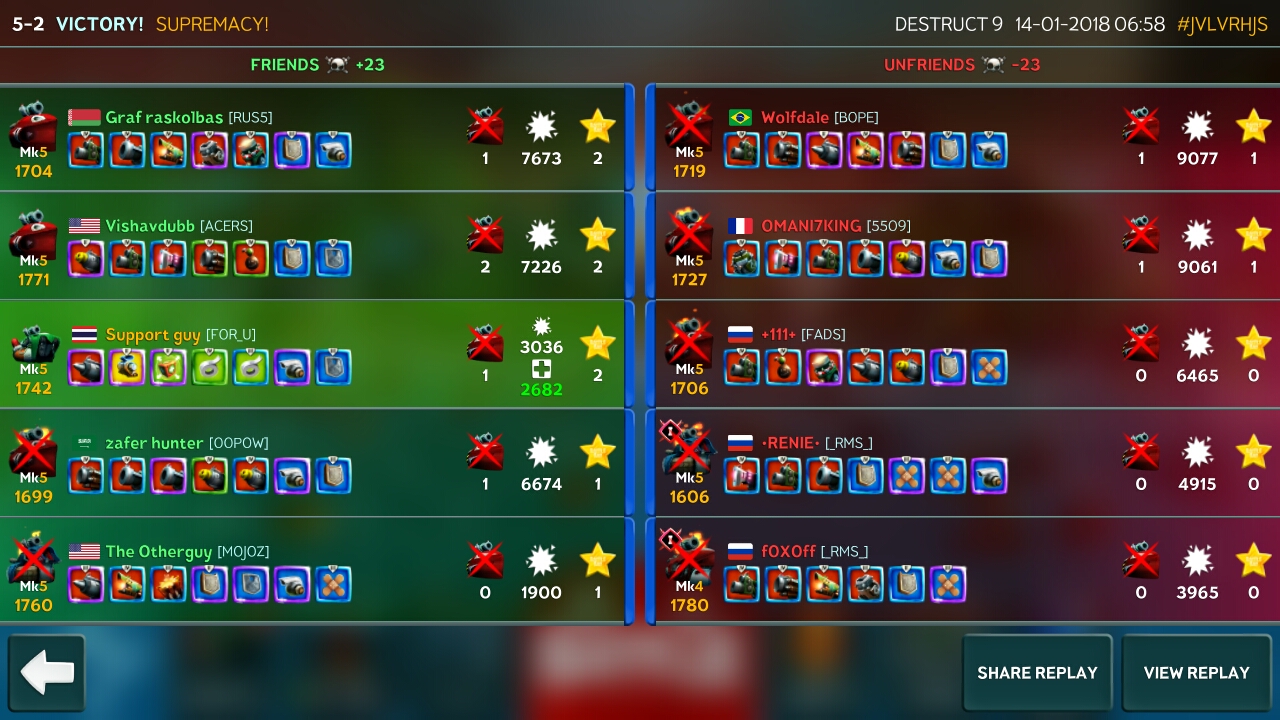Select Graf raskolbas player row
The width and height of the screenshot is (1280, 720).
(x=315, y=137)
